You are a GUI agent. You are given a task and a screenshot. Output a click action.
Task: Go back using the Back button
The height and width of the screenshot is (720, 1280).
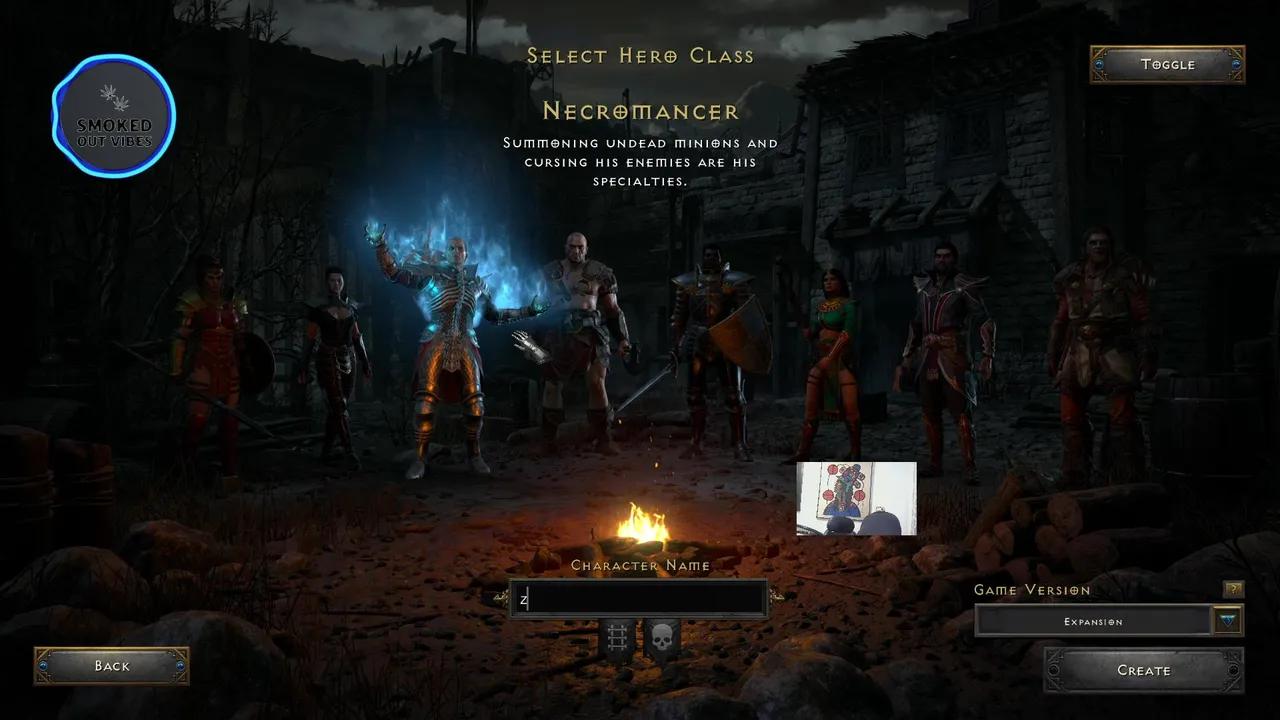[111, 666]
